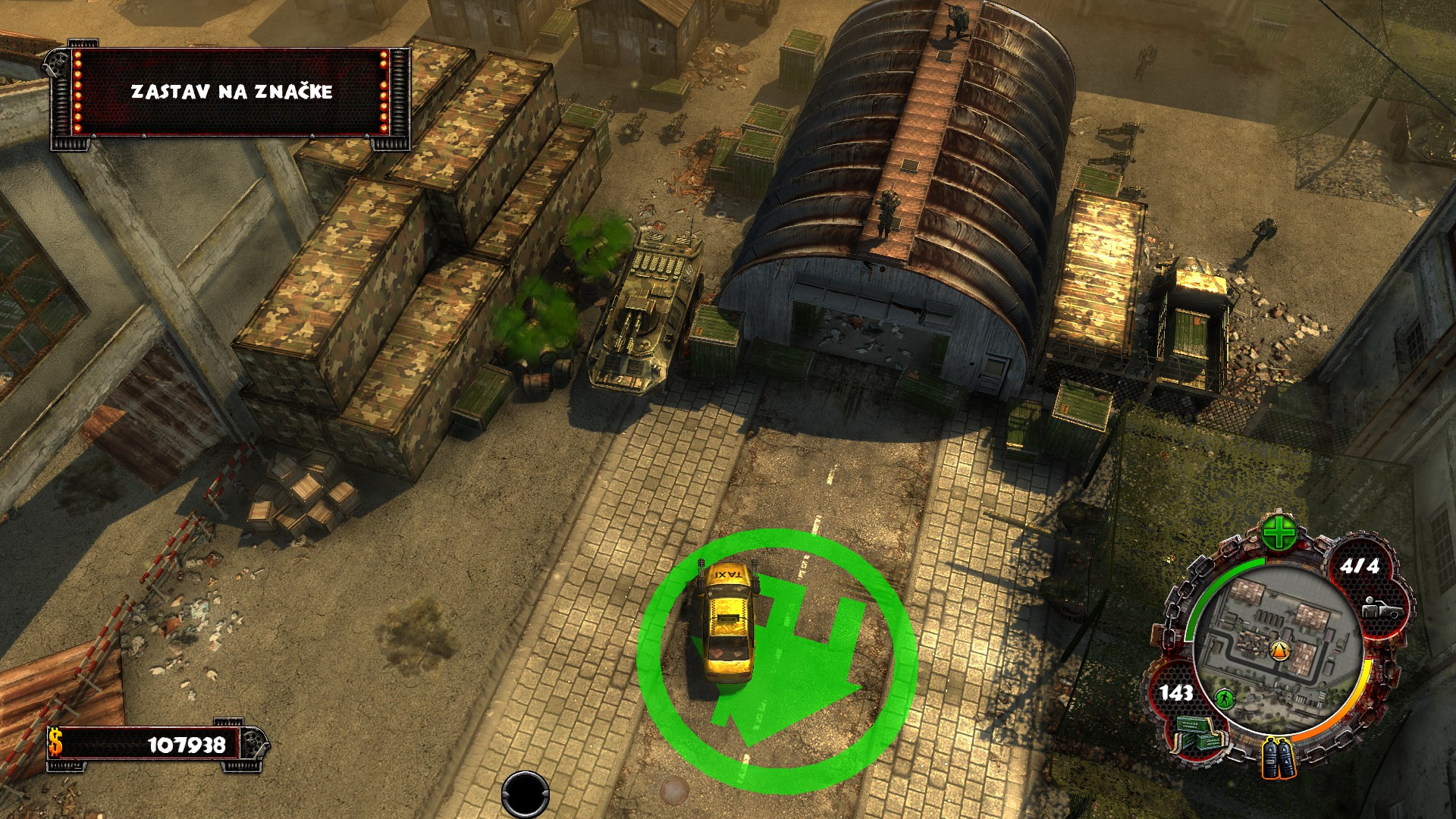Select the green health cross icon

[1279, 535]
